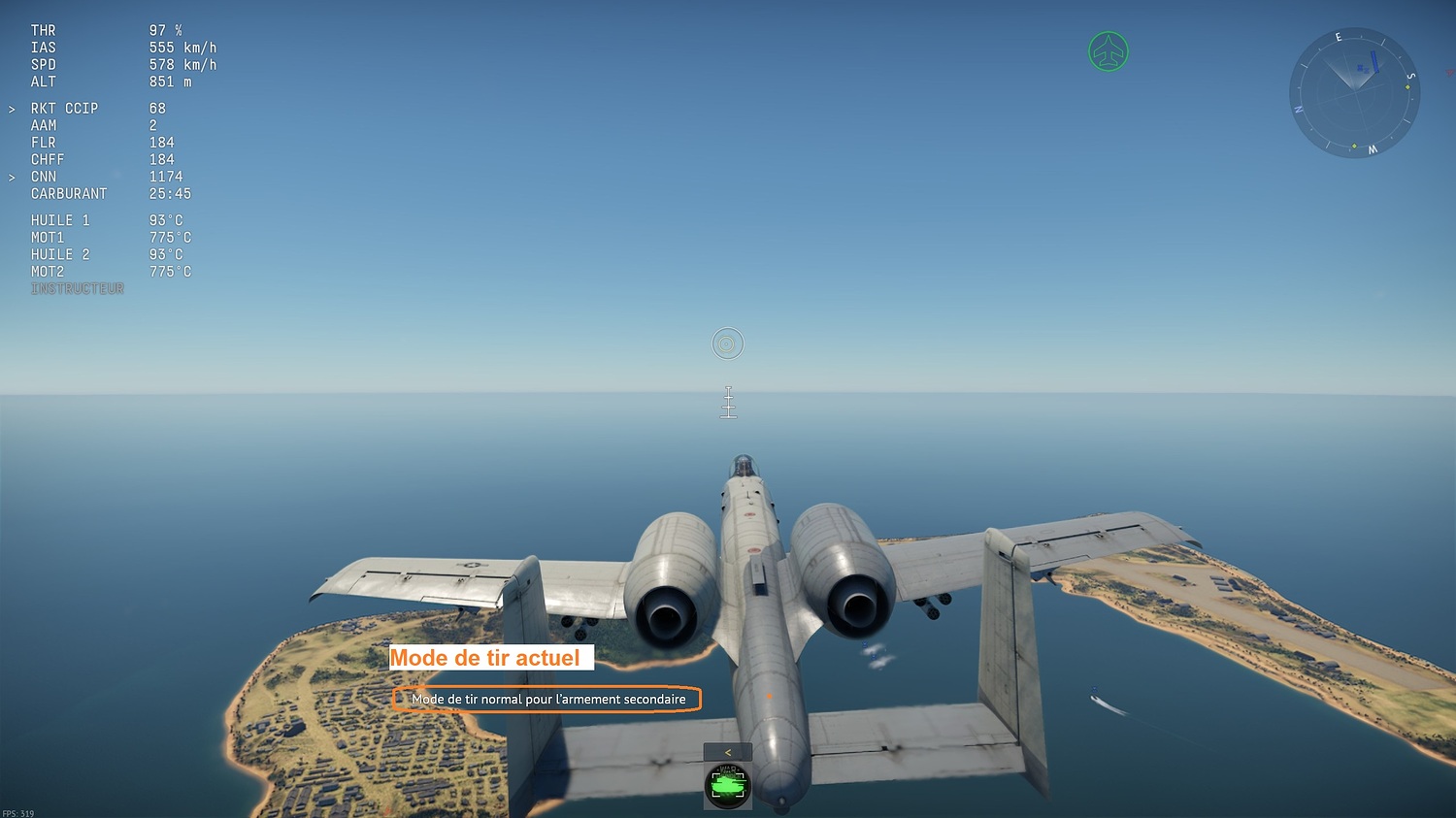Select the CNN cannon ammo indicator

click(x=46, y=176)
